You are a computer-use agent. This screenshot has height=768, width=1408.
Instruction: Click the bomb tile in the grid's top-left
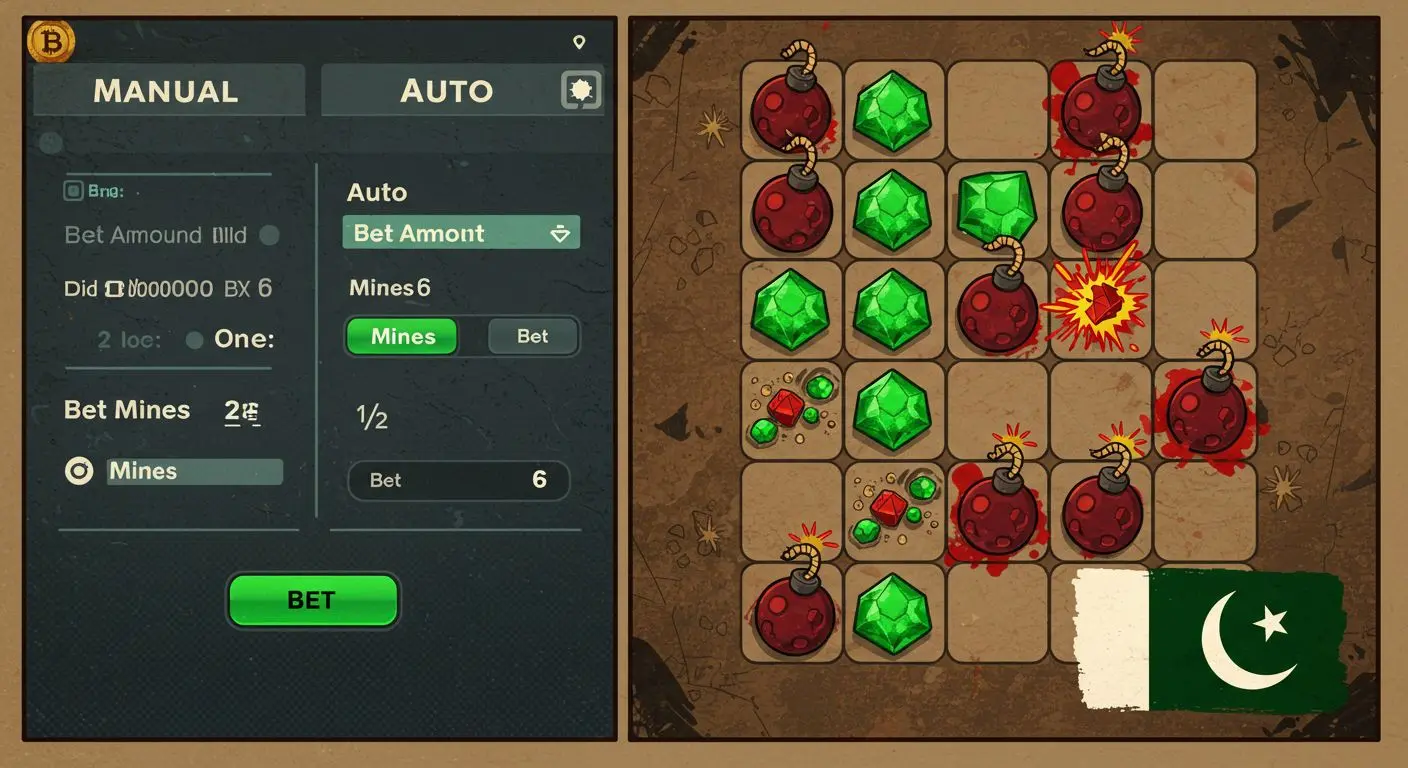[x=791, y=110]
